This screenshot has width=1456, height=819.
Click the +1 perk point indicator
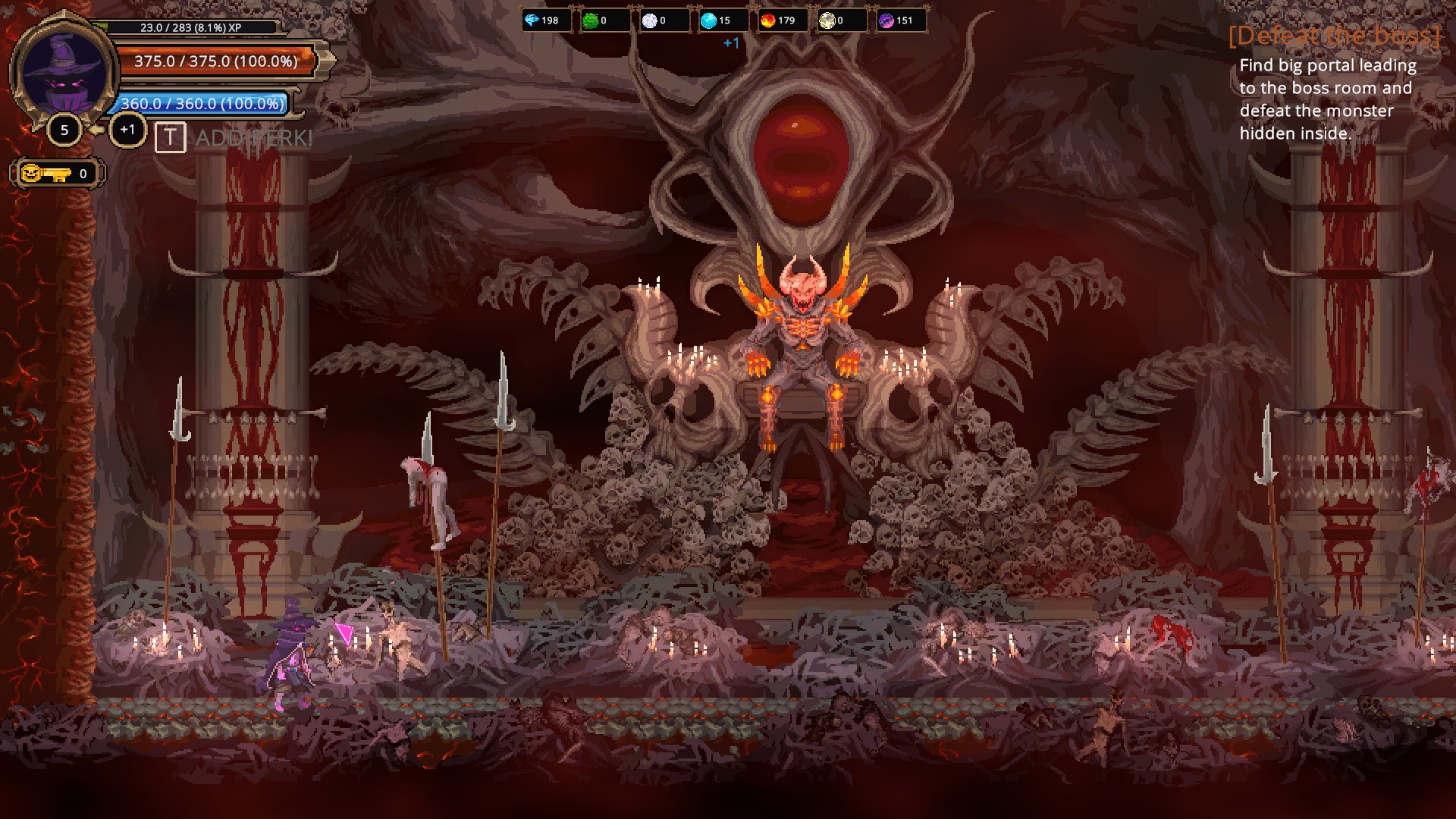pos(127,129)
